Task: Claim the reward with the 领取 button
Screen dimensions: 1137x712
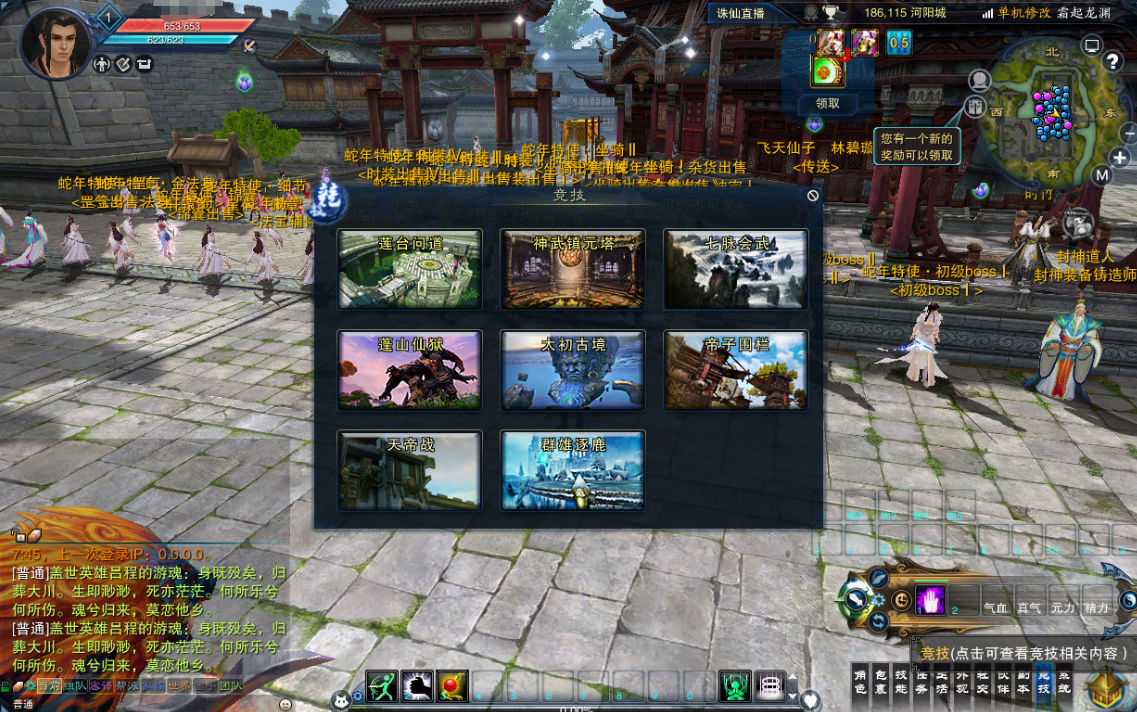Action: click(x=828, y=103)
